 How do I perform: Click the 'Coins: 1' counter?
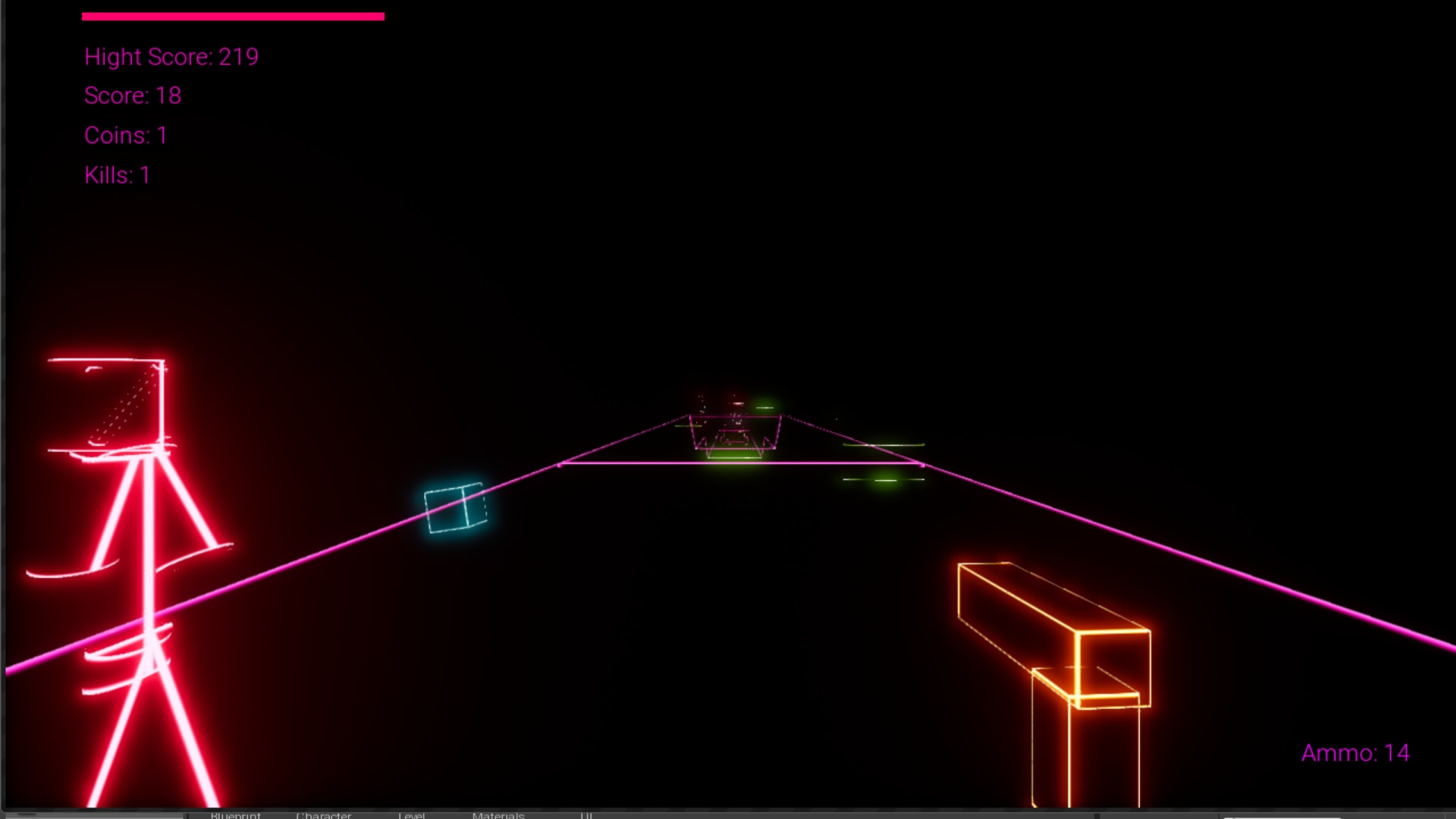tap(125, 136)
